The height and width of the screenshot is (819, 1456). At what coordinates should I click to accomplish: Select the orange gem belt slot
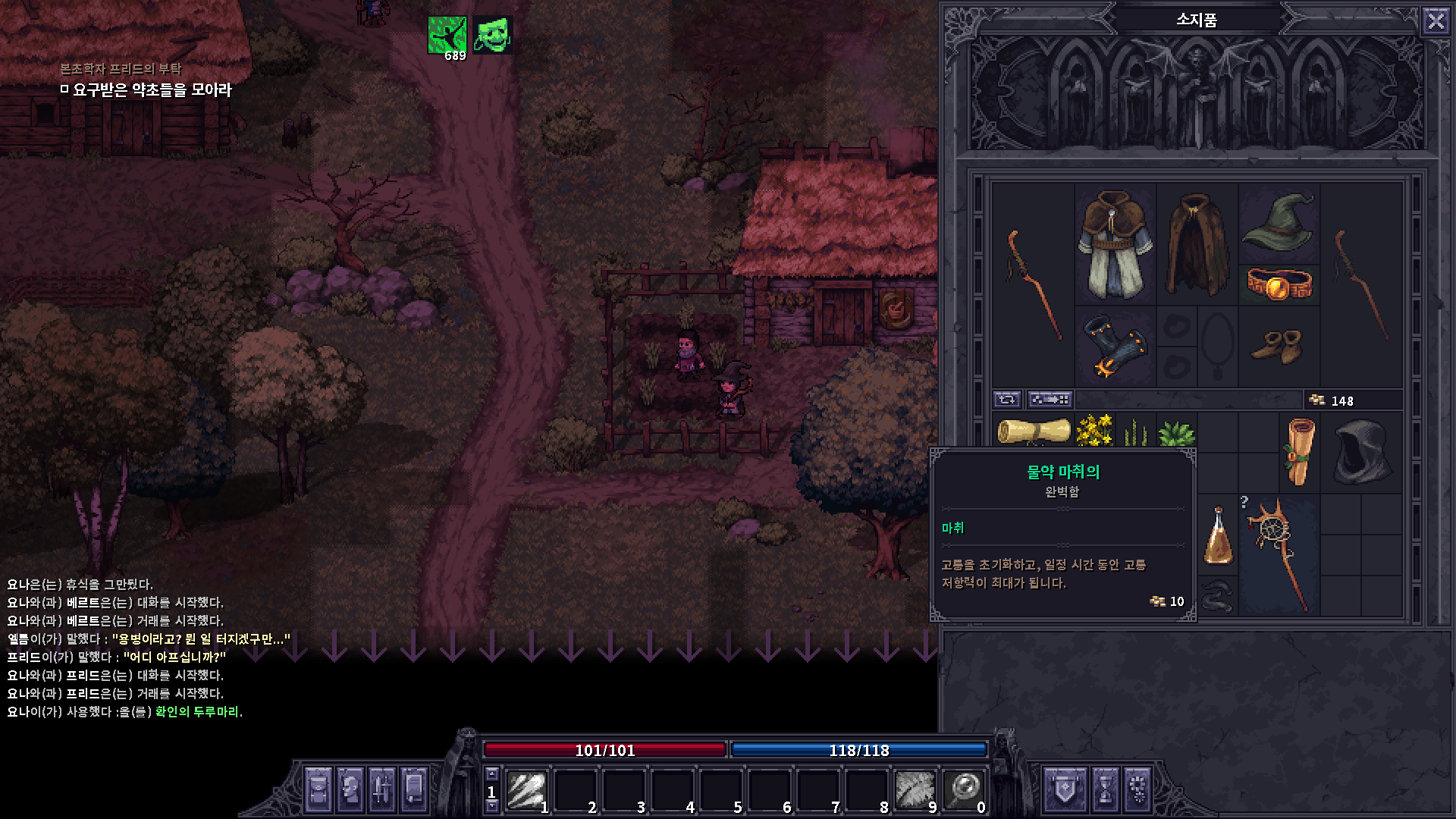1279,284
